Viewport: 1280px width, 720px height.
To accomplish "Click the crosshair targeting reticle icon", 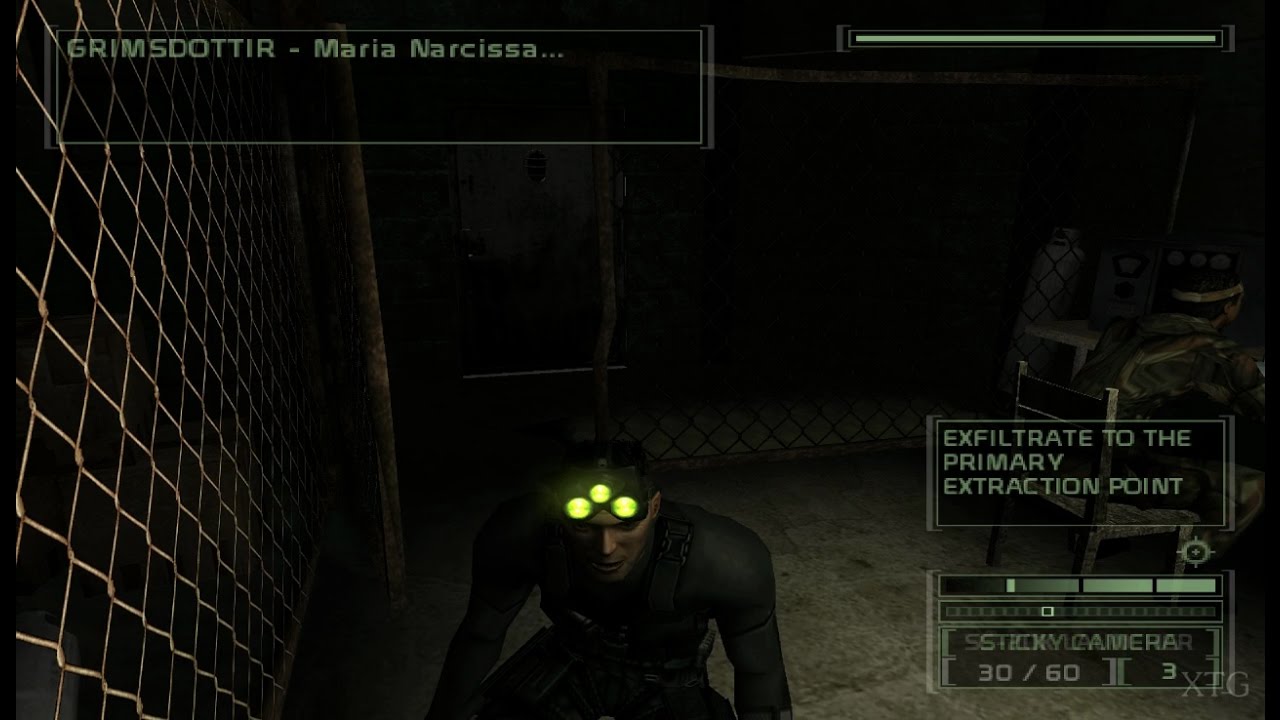I will [1196, 551].
